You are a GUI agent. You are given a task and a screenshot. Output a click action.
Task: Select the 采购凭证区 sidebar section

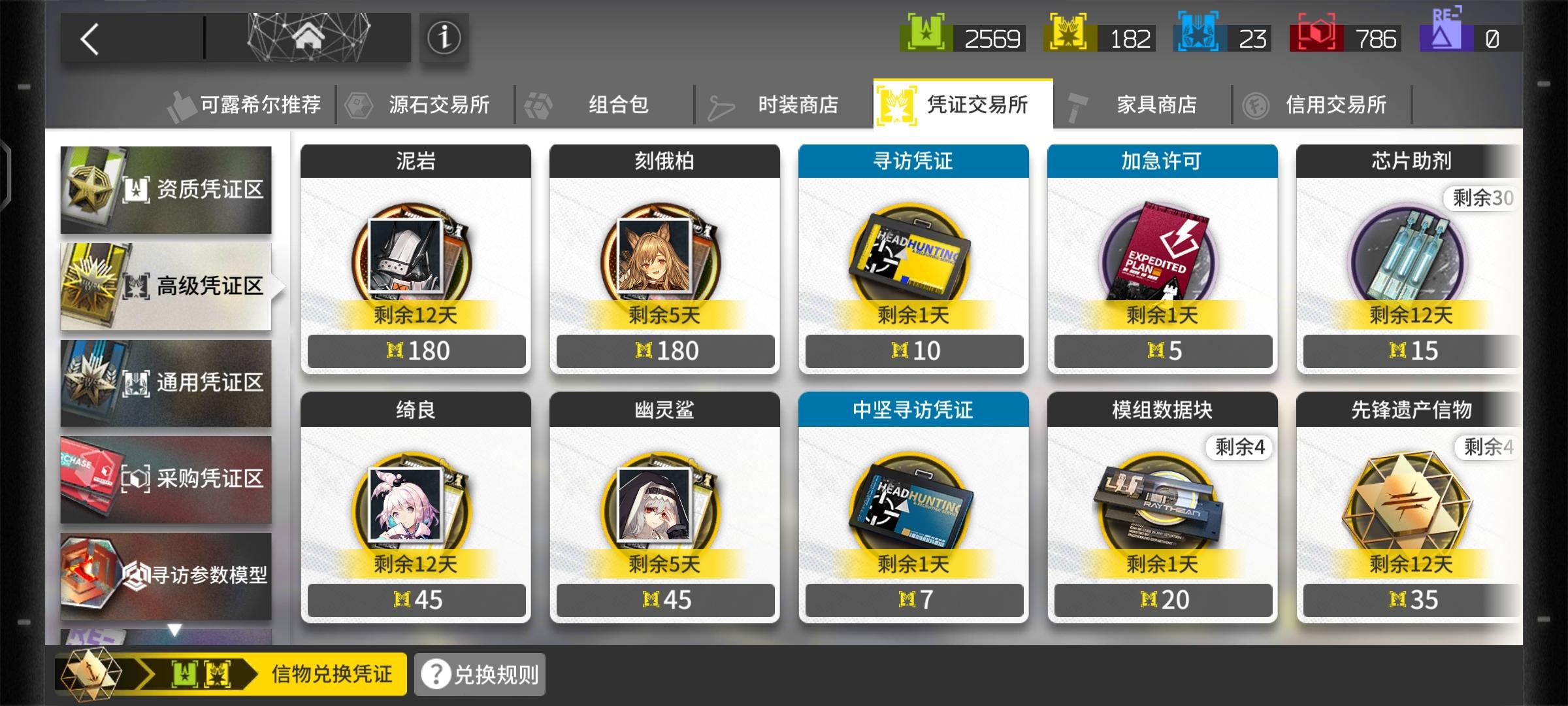167,477
